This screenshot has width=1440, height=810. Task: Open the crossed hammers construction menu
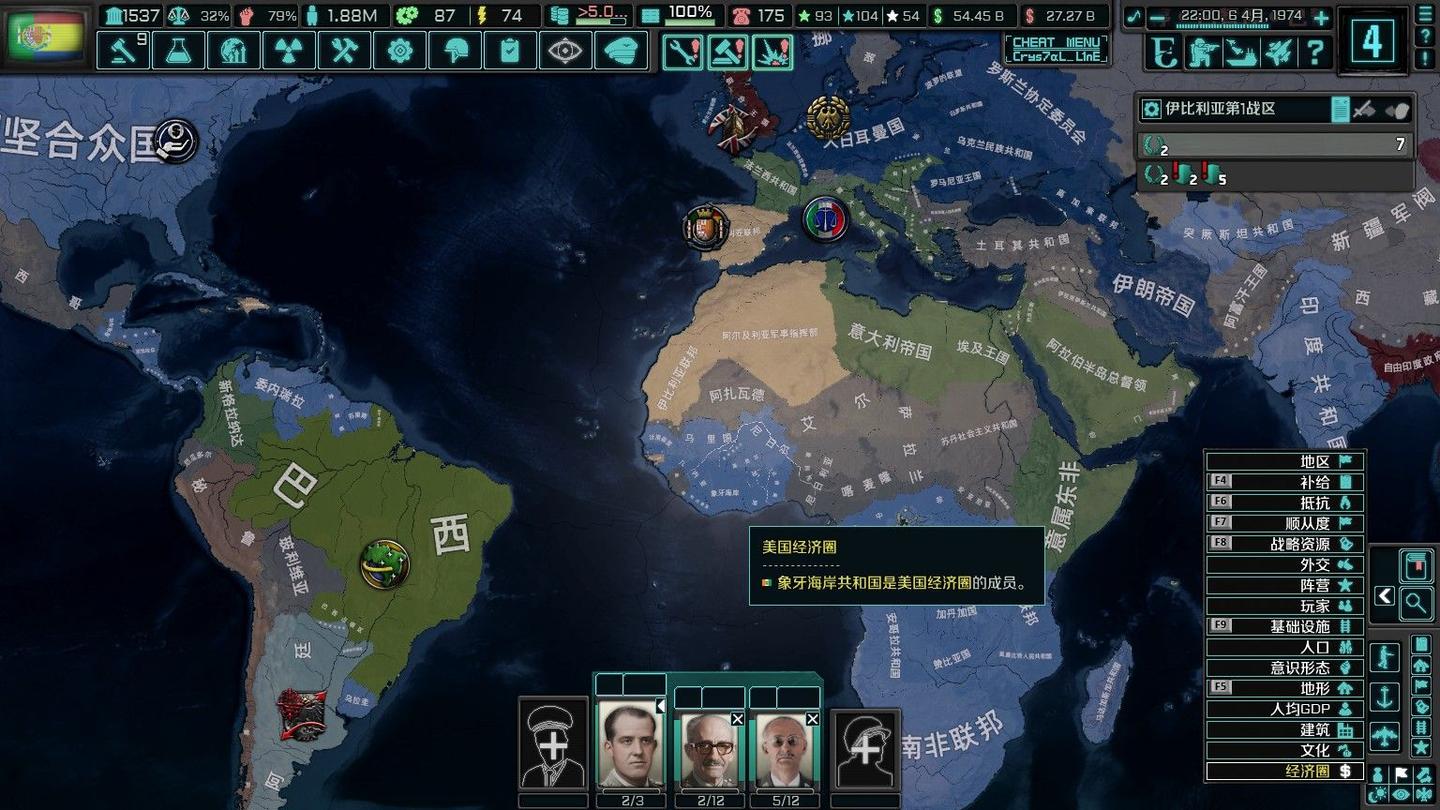[344, 50]
